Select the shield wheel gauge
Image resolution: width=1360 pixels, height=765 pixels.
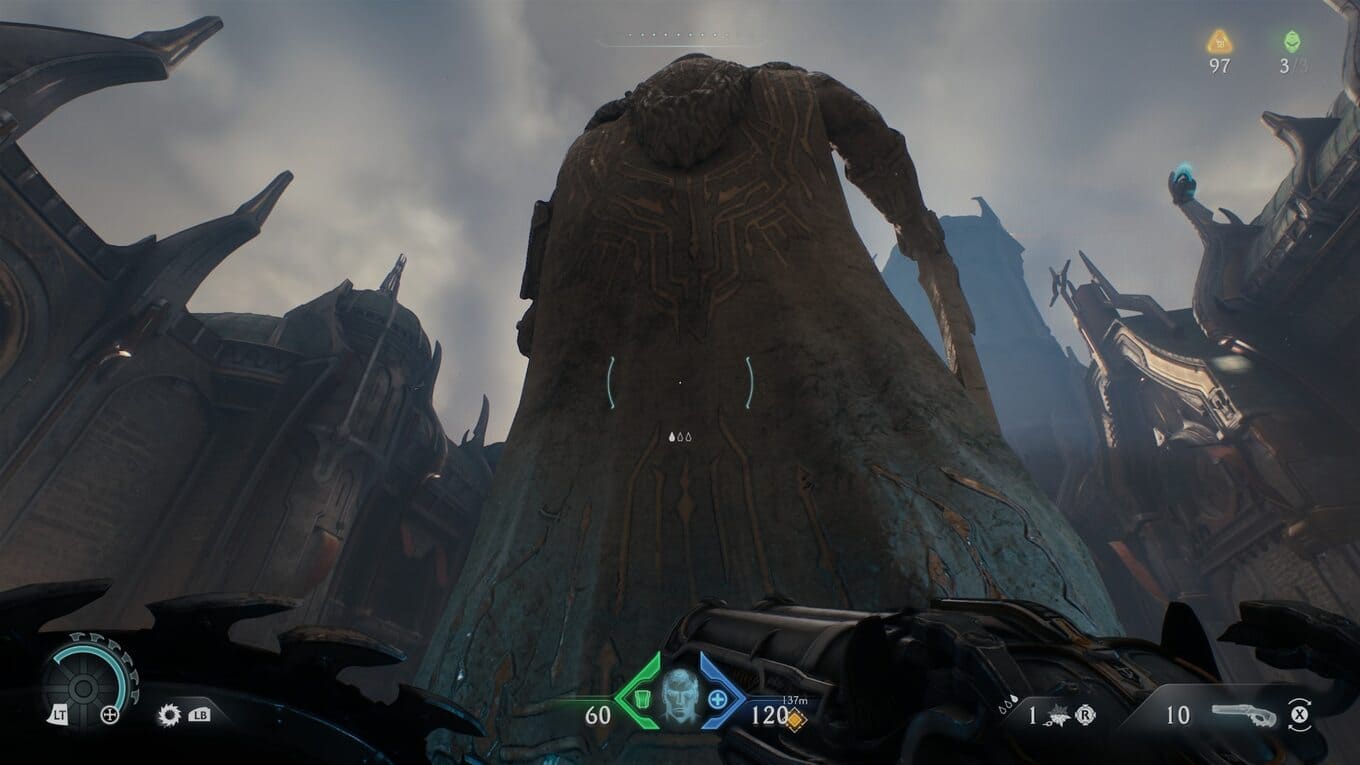click(84, 681)
